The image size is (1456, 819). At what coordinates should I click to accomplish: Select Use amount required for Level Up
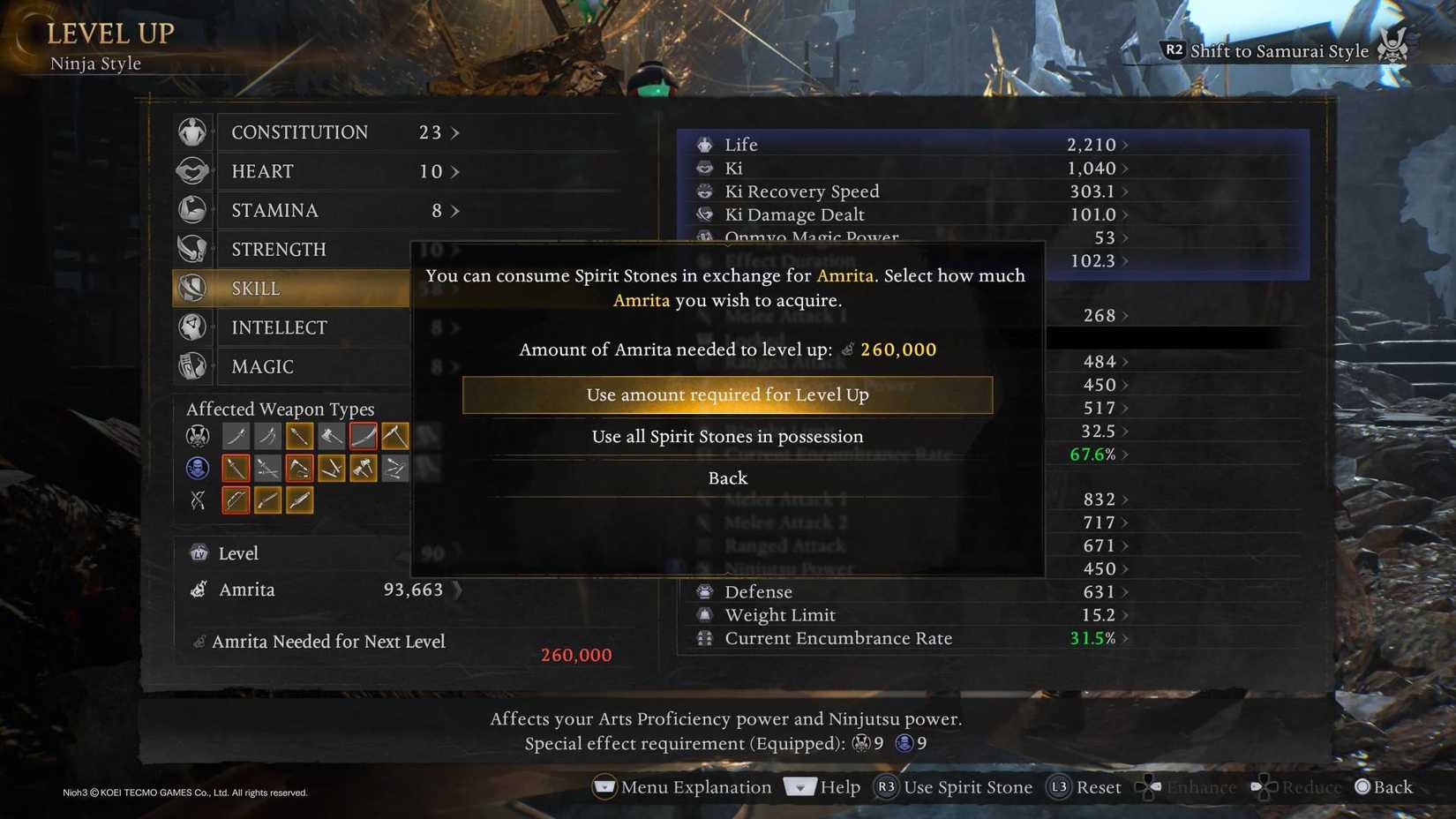pyautogui.click(x=727, y=394)
